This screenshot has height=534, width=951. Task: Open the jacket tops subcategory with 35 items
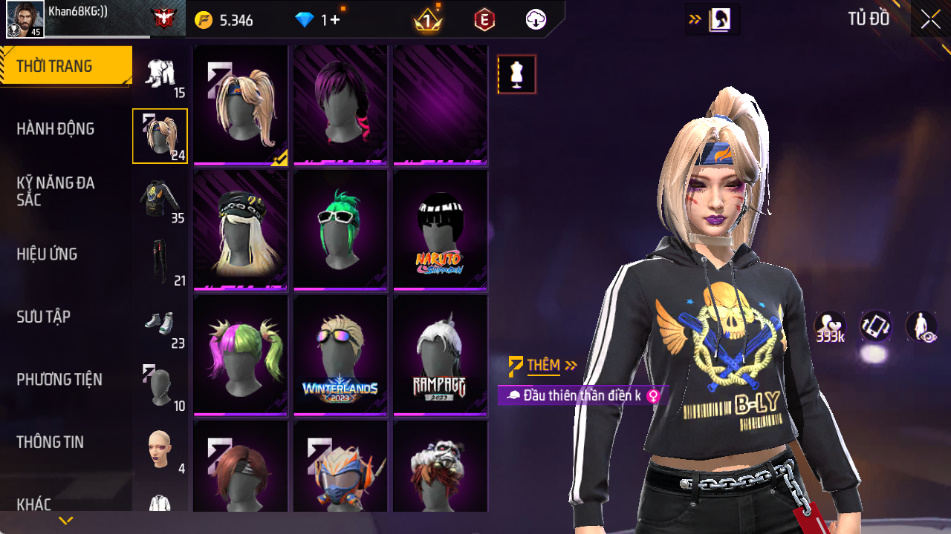[x=160, y=200]
